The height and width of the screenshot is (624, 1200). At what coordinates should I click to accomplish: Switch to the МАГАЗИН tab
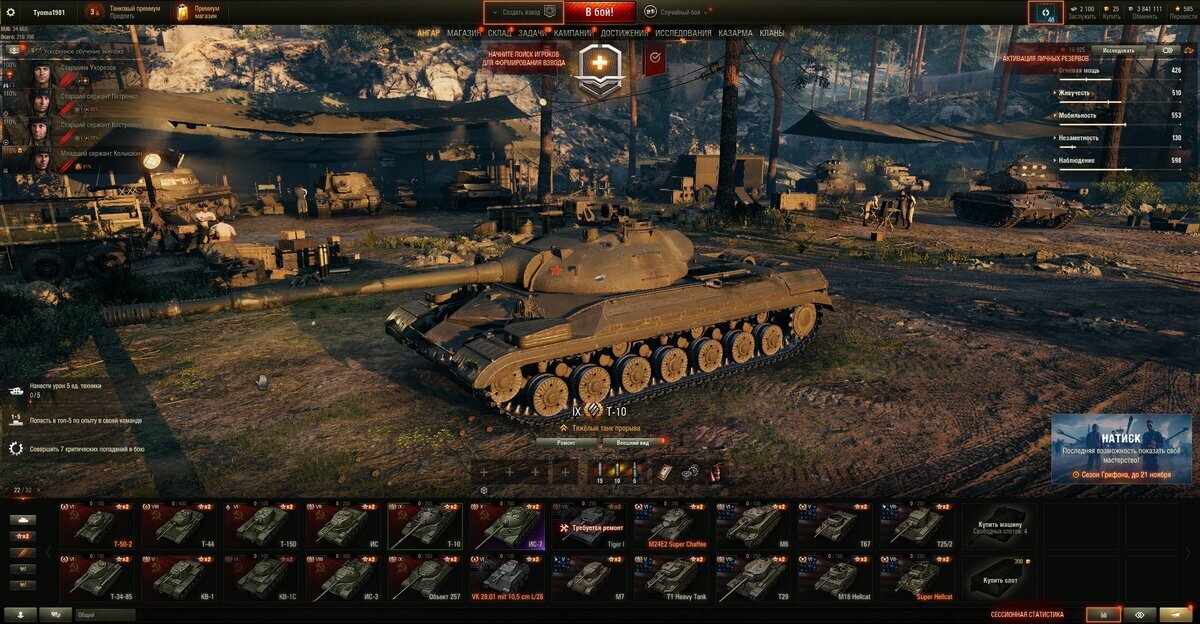(463, 33)
